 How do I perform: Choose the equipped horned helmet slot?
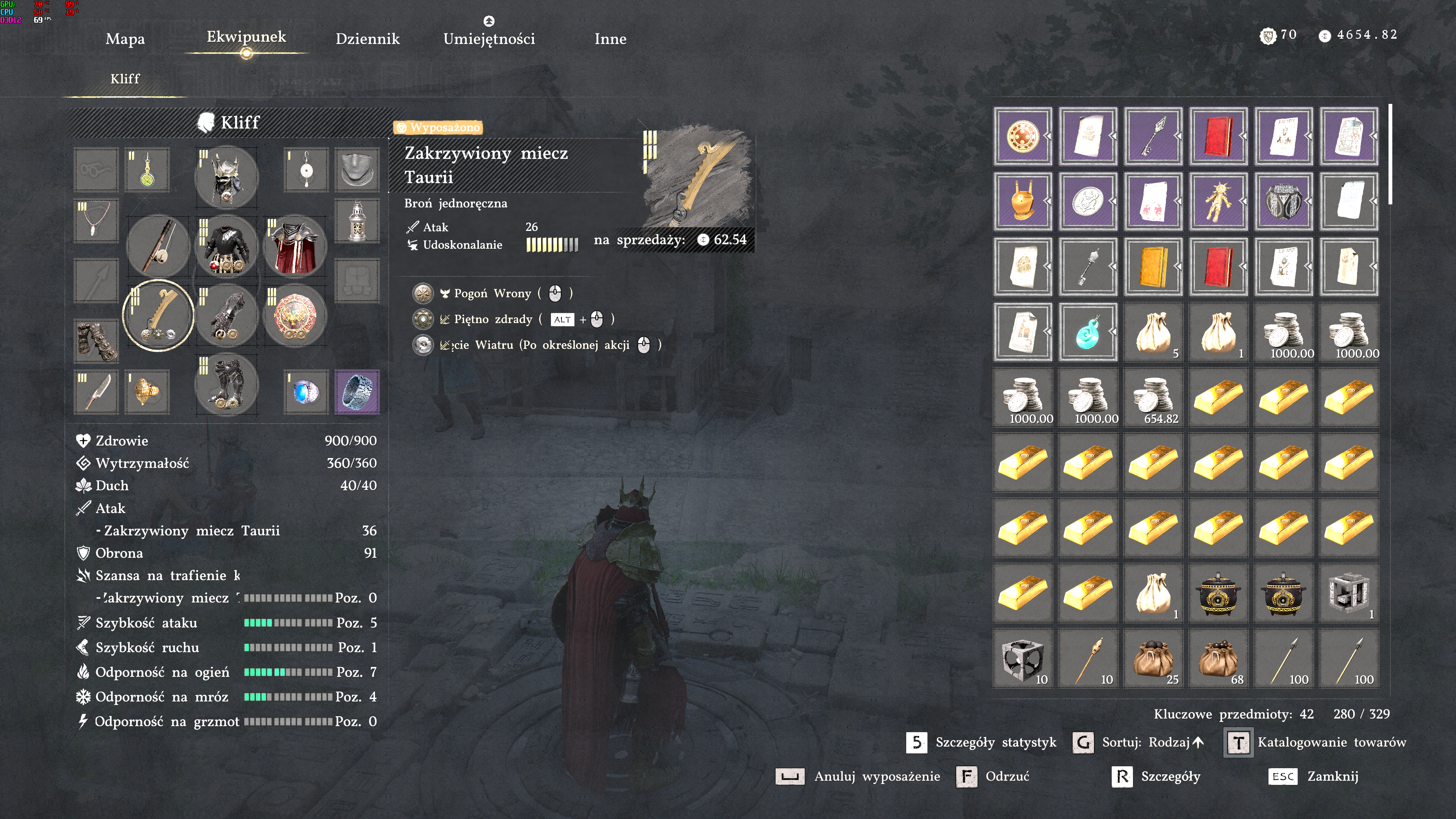tap(227, 177)
